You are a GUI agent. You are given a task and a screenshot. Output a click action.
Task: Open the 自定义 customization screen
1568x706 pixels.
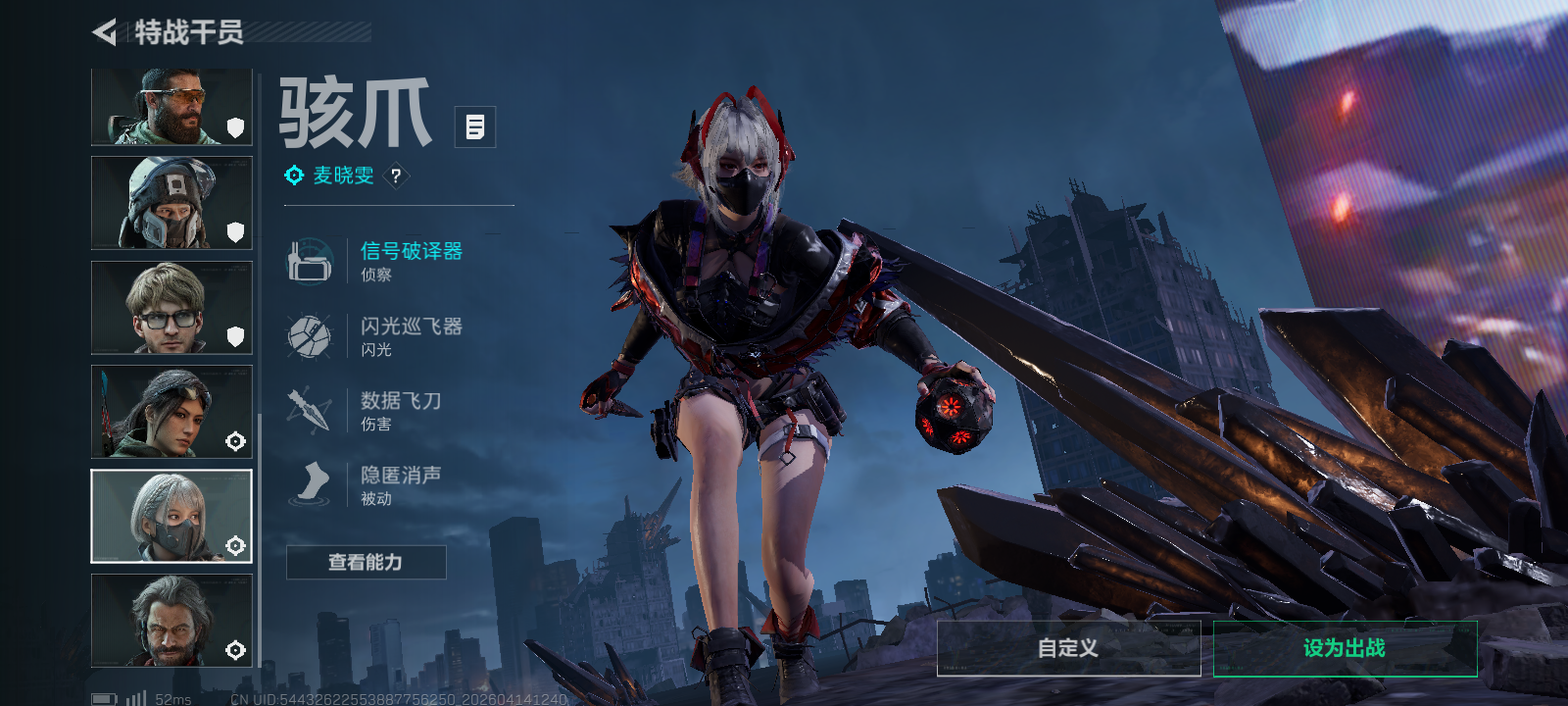pos(1068,648)
